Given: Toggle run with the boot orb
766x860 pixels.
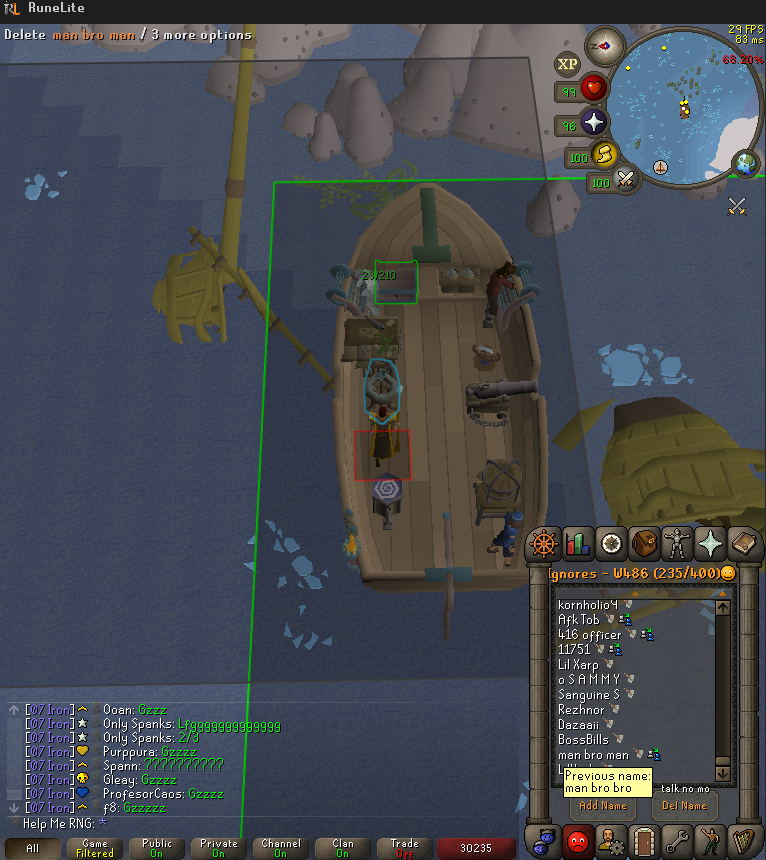Looking at the screenshot, I should (x=603, y=155).
